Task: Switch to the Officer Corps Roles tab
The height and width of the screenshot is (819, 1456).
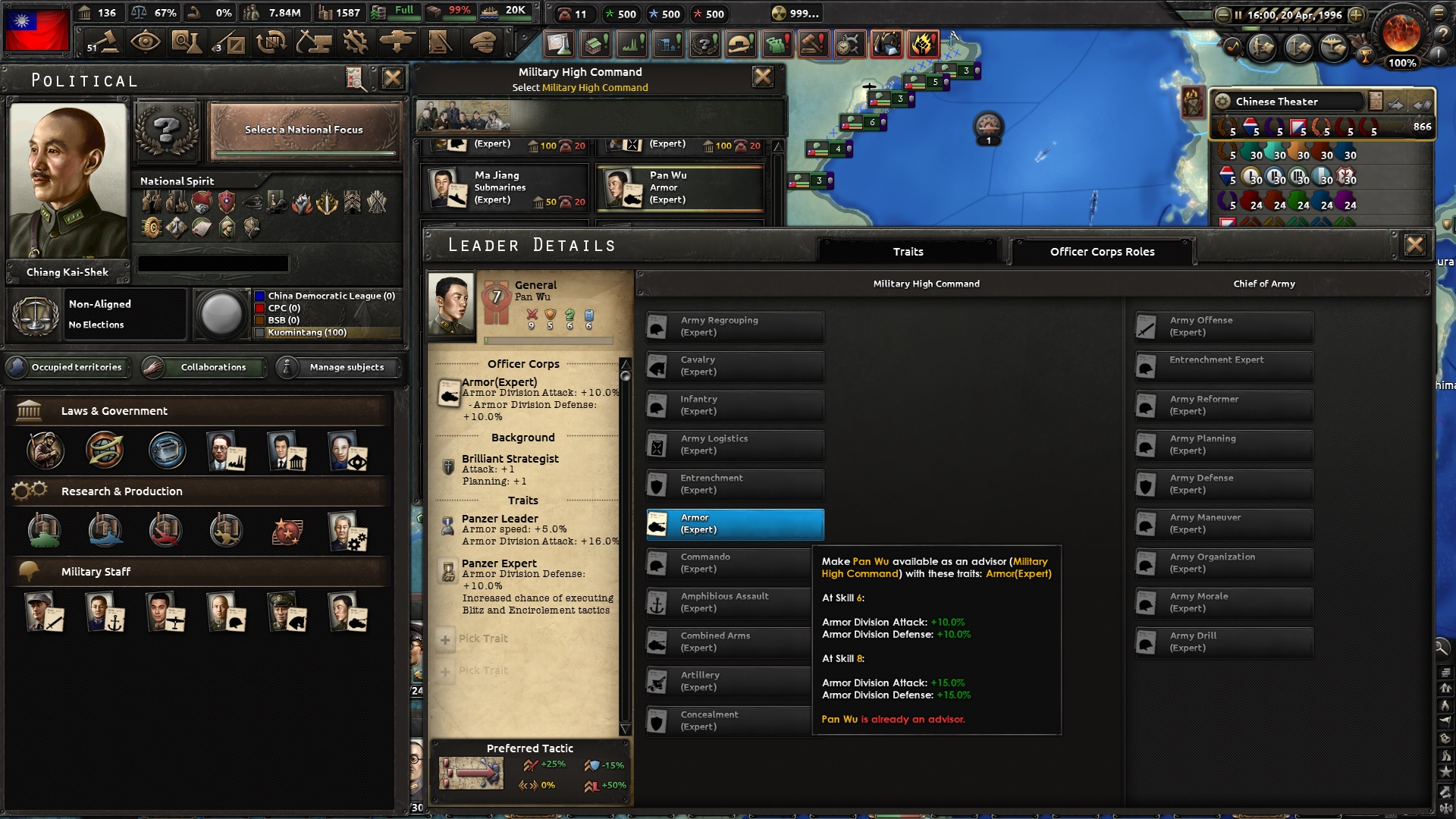Action: [x=1102, y=251]
